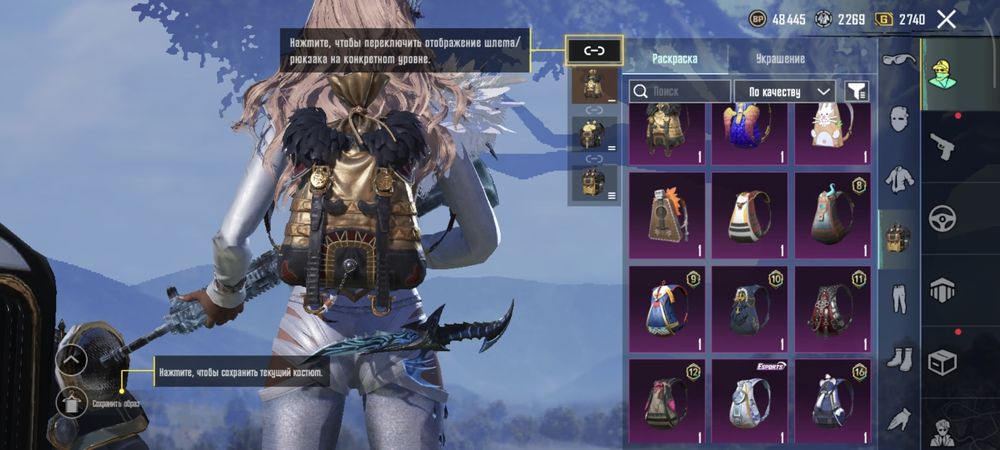Close the wardrobe with the X button
This screenshot has height=450, width=1000.
(x=946, y=19)
